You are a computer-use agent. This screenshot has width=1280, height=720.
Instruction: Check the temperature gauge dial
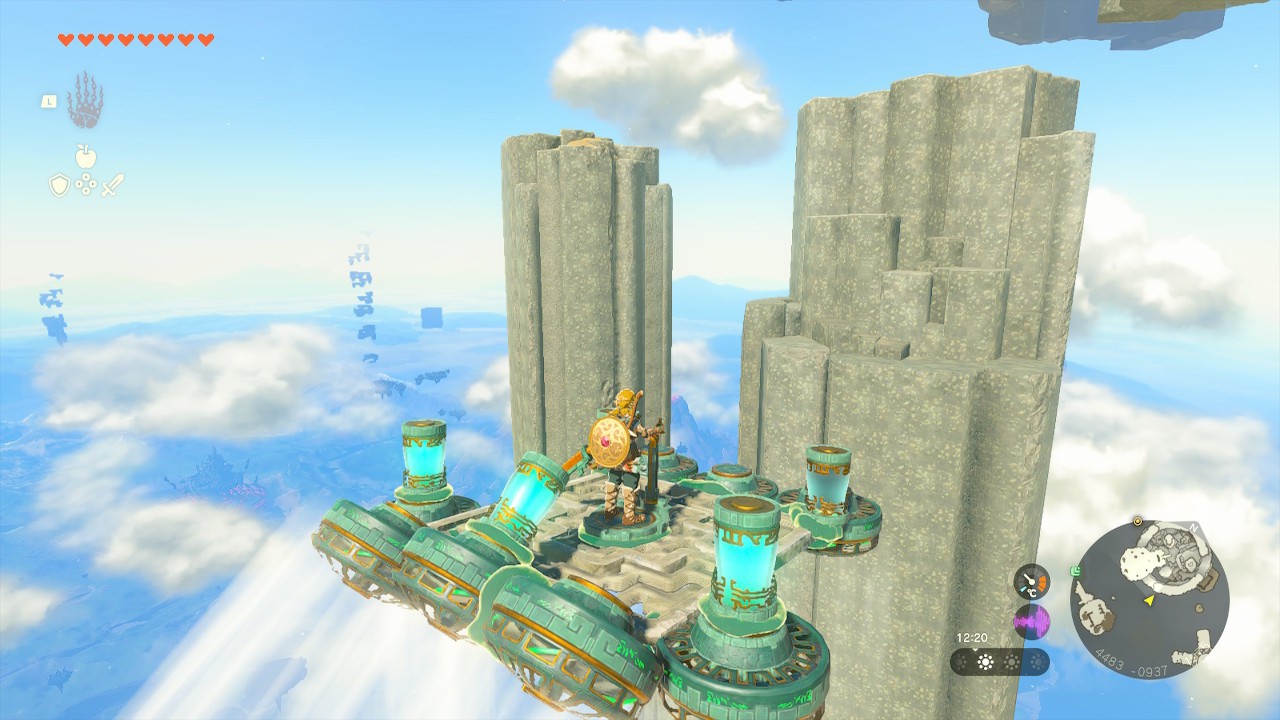1032,582
